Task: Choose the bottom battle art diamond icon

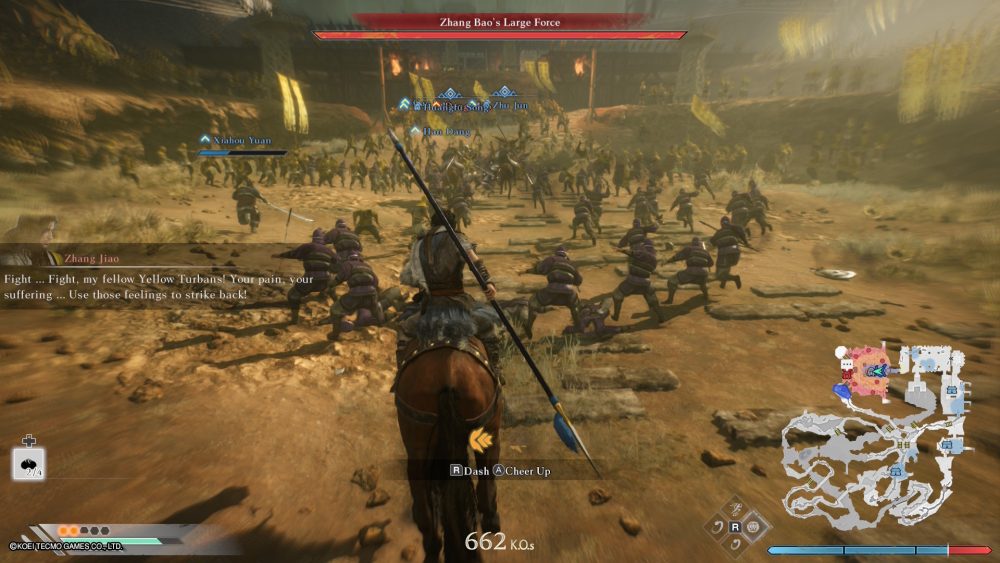Action: (x=735, y=543)
